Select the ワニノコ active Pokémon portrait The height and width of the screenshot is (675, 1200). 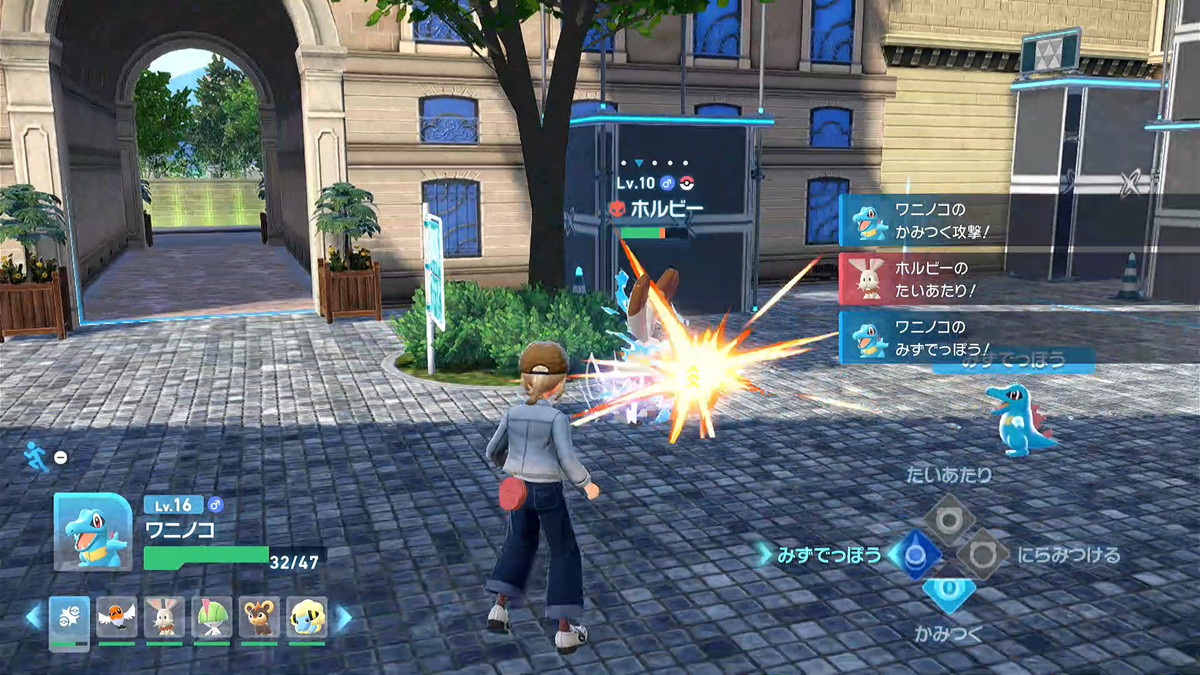[x=92, y=531]
